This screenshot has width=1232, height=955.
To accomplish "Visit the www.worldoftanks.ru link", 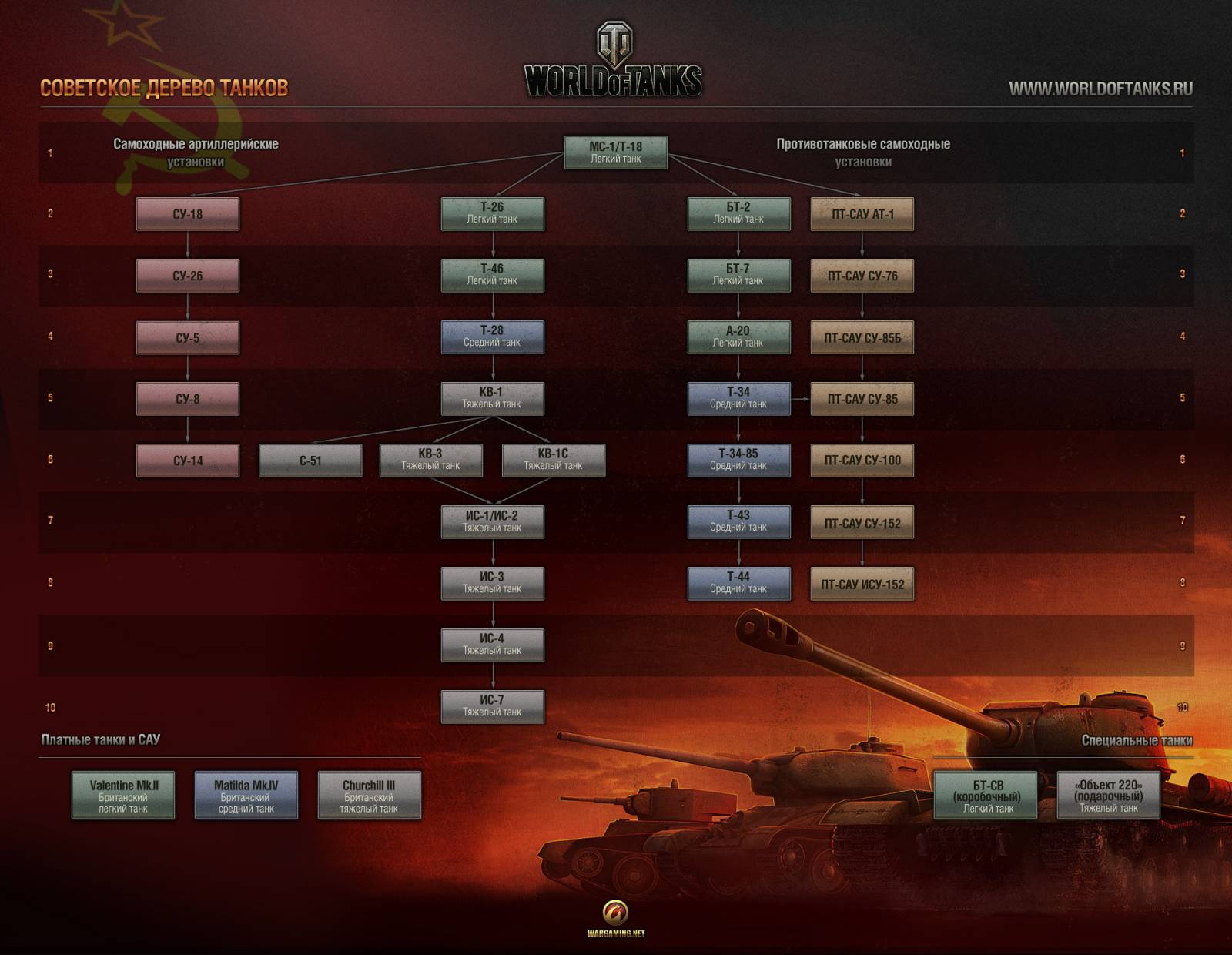I will point(1100,89).
